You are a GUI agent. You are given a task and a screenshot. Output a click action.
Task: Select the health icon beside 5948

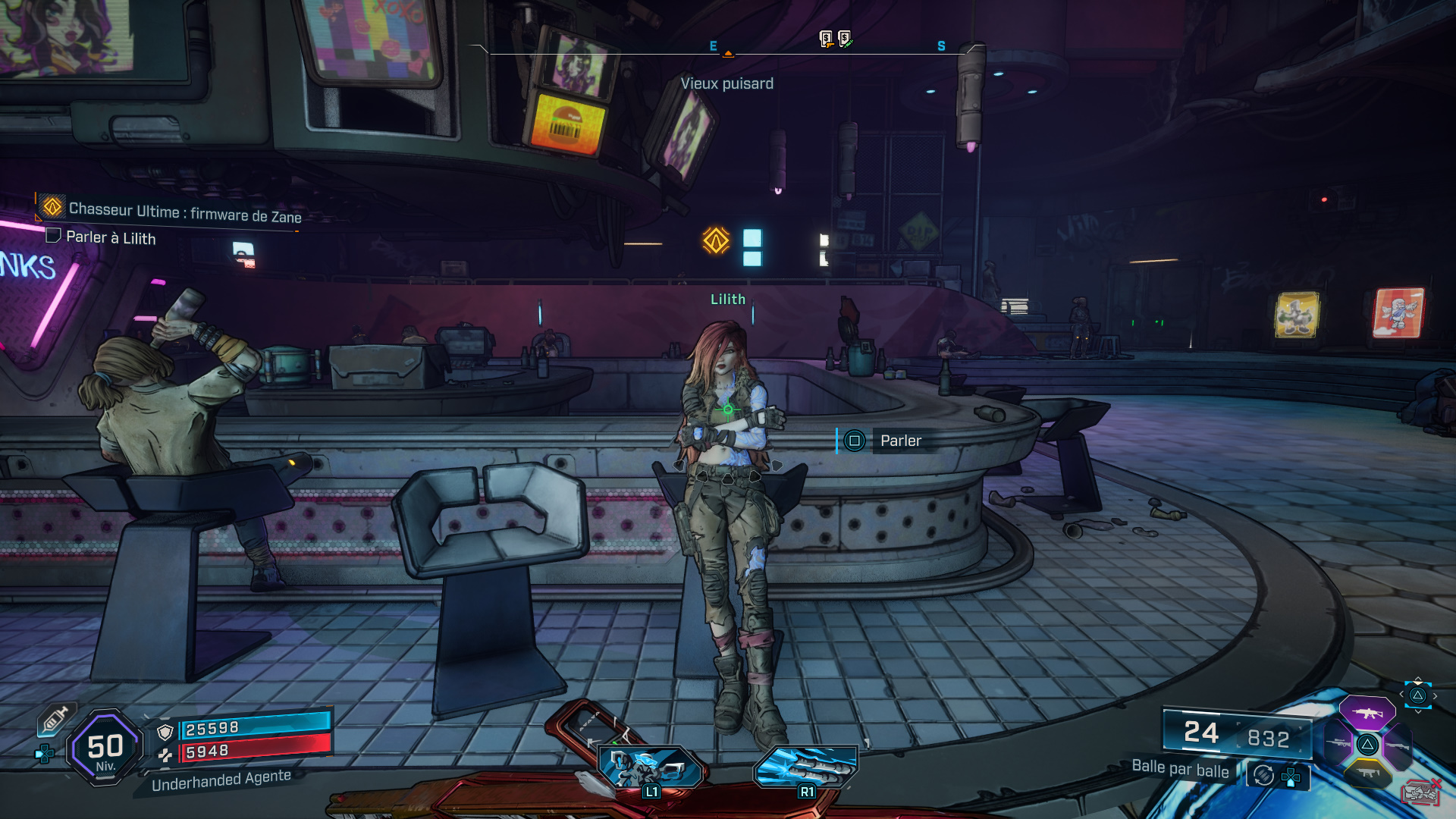[x=165, y=755]
